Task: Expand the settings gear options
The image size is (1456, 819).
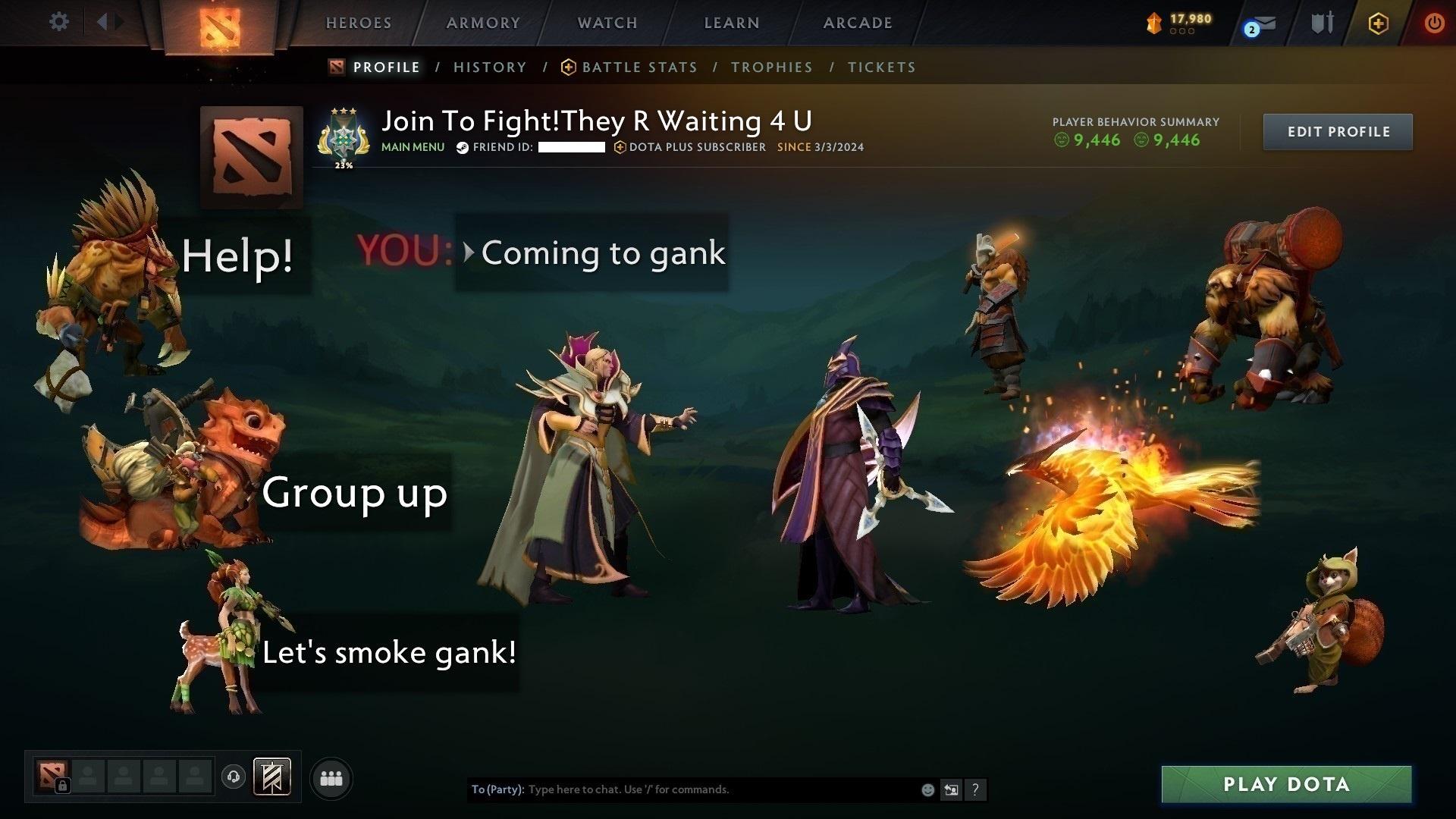Action: coord(58,22)
